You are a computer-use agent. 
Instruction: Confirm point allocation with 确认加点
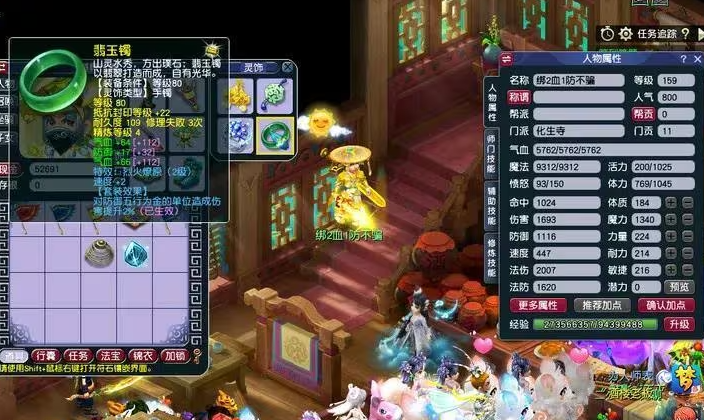(664, 305)
